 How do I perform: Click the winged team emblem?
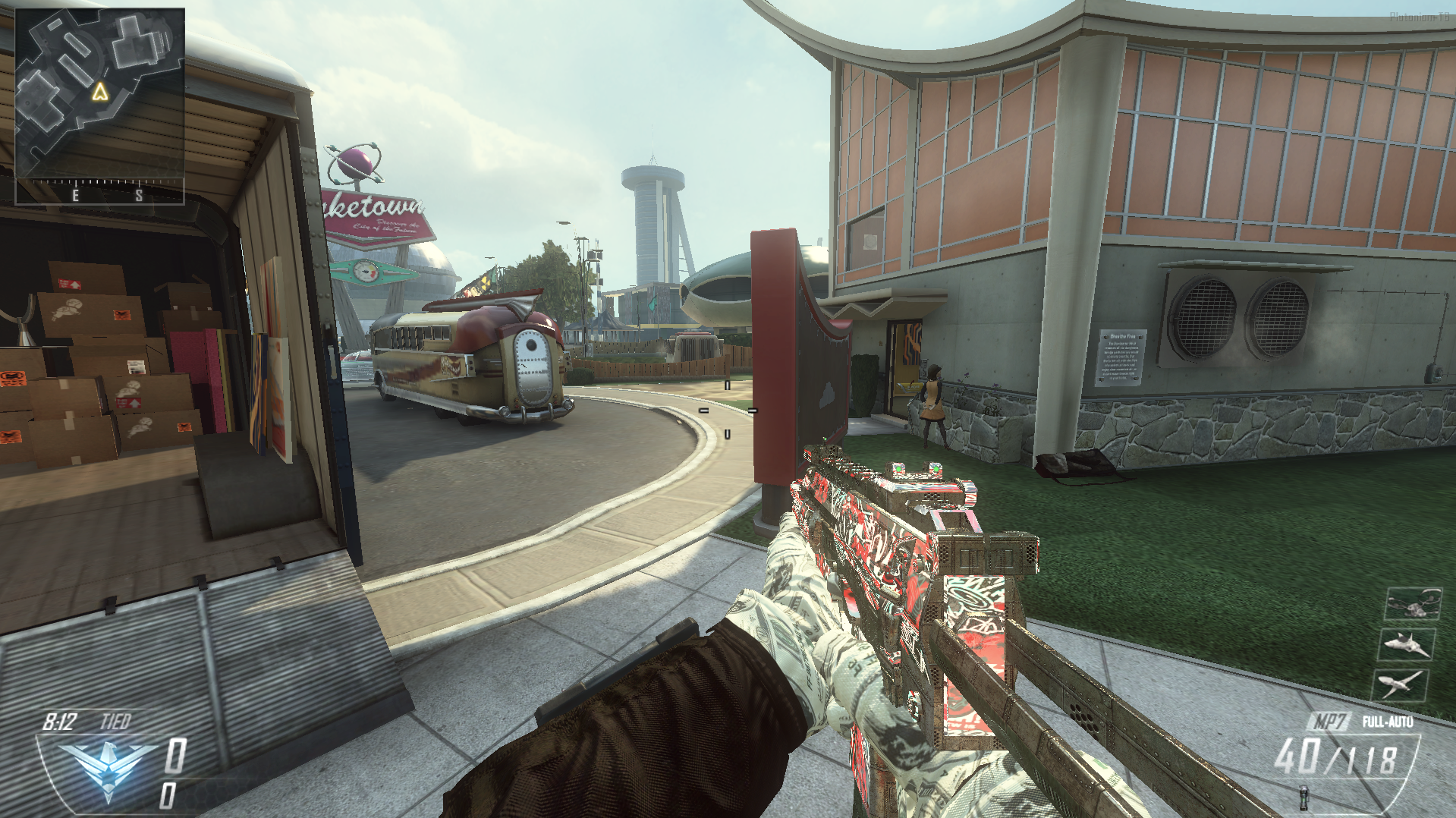(x=108, y=768)
